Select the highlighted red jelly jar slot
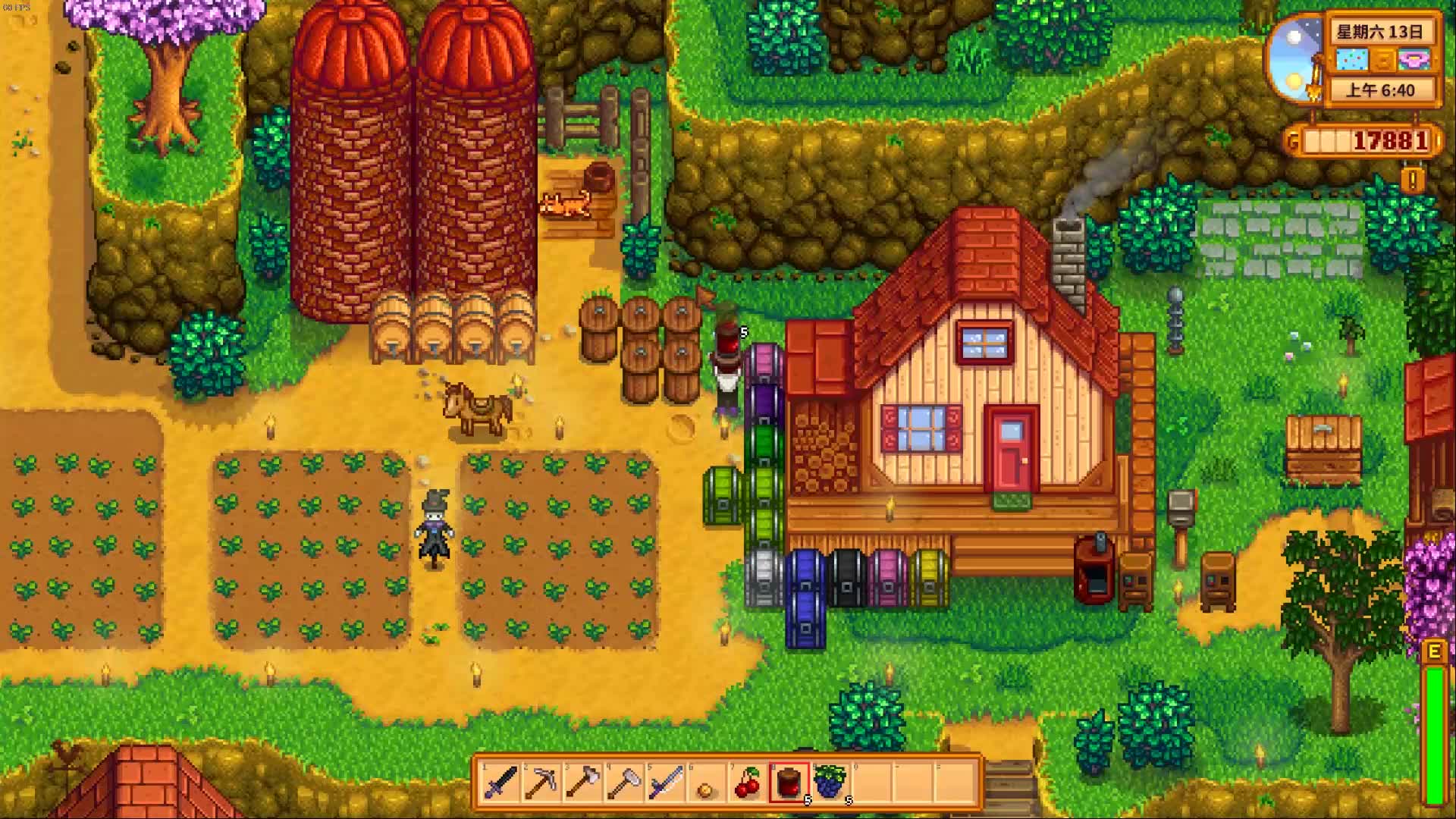This screenshot has height=819, width=1456. click(x=789, y=783)
